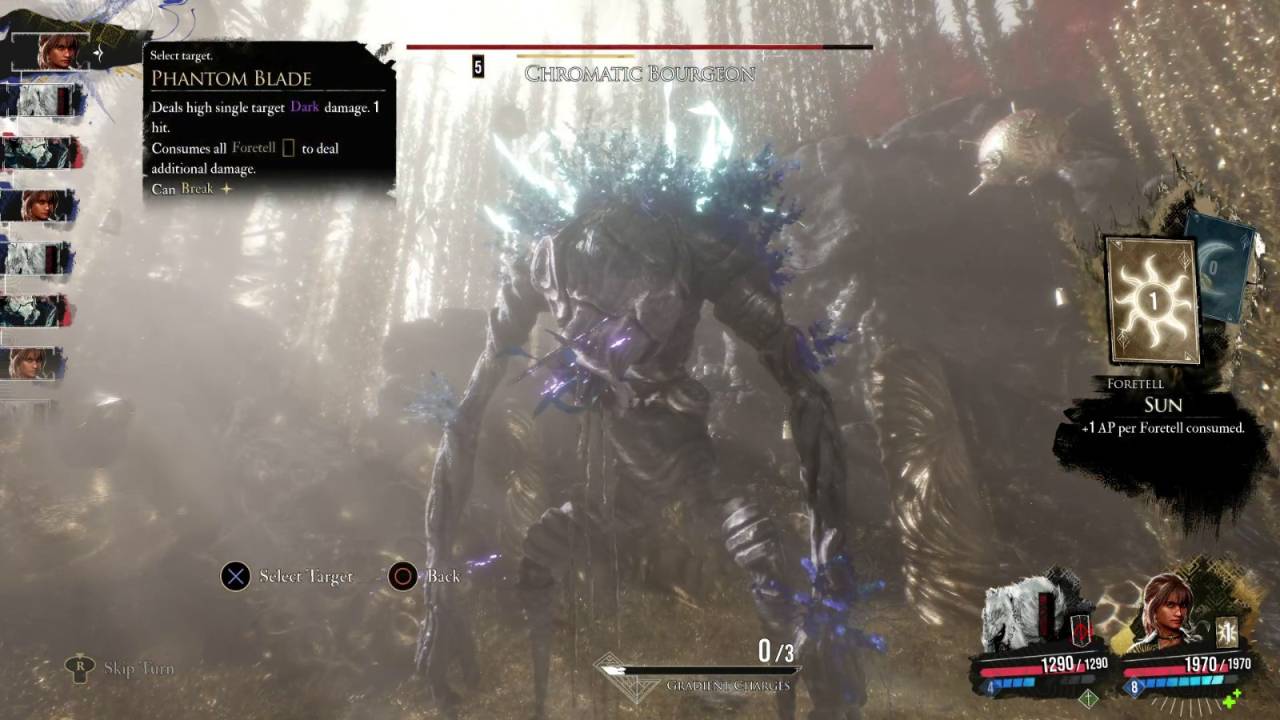Select the highlighted current-turn portrait in turn order

55,50
